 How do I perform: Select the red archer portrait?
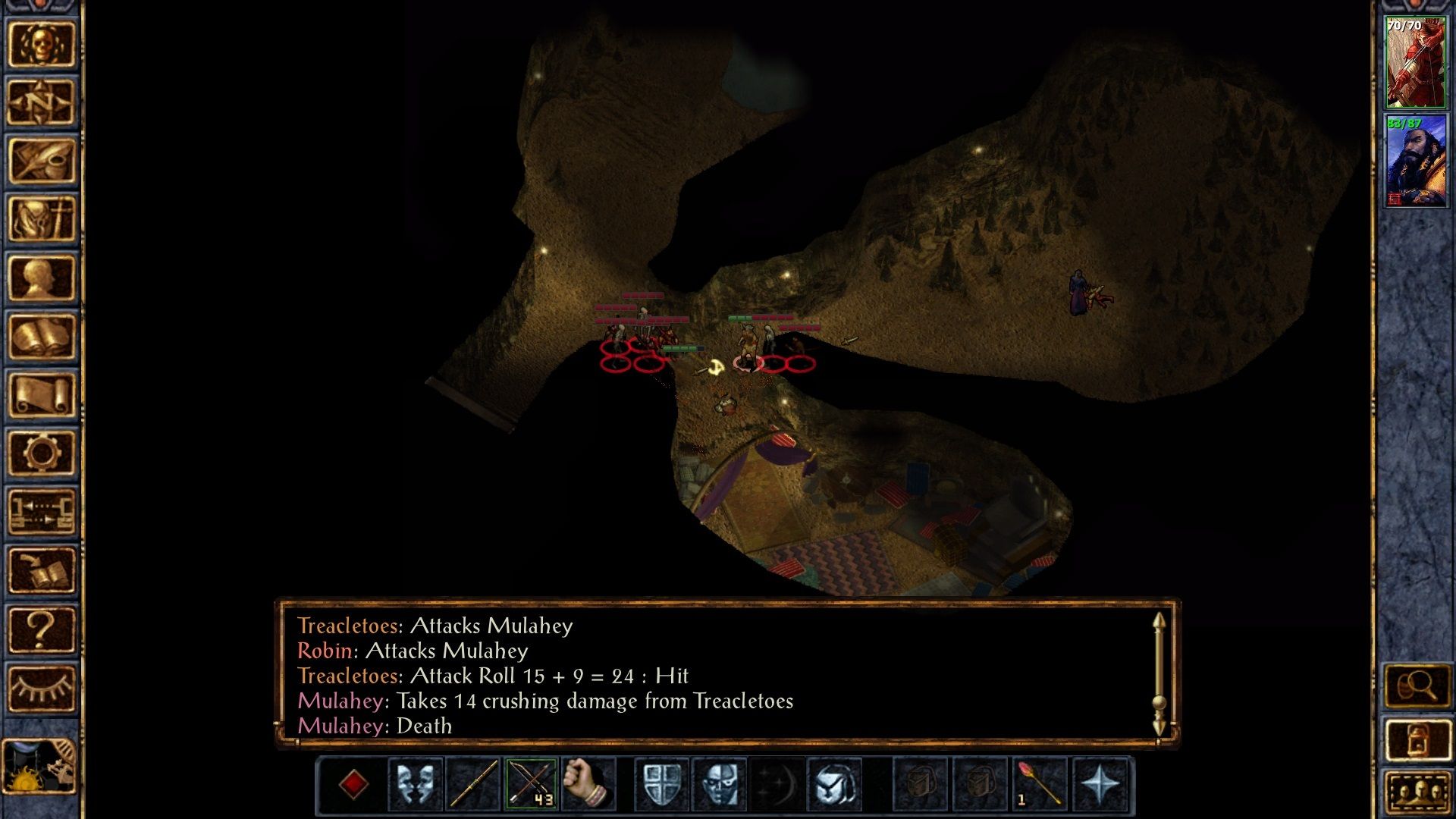[1415, 63]
